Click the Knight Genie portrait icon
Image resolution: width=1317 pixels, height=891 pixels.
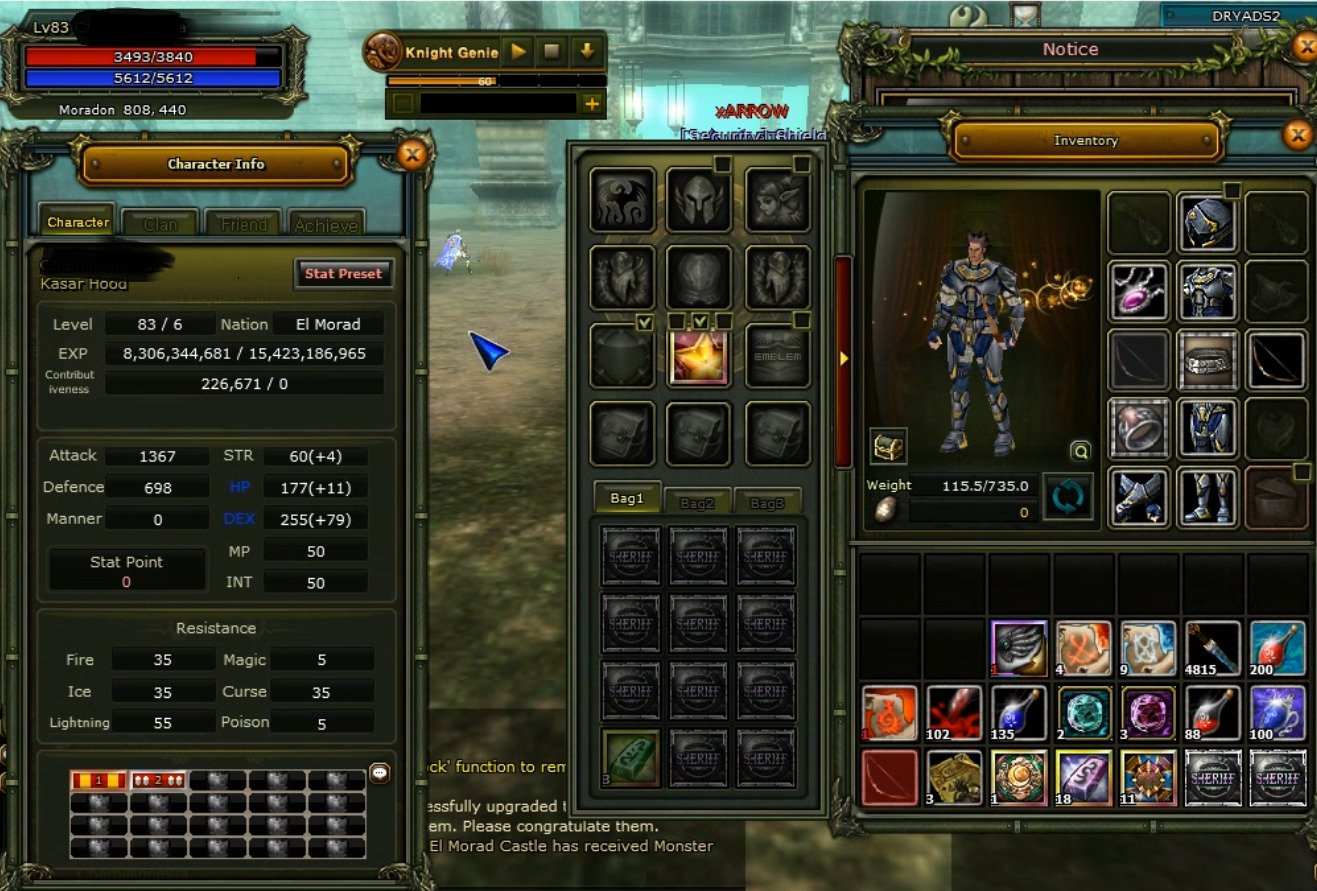click(382, 48)
